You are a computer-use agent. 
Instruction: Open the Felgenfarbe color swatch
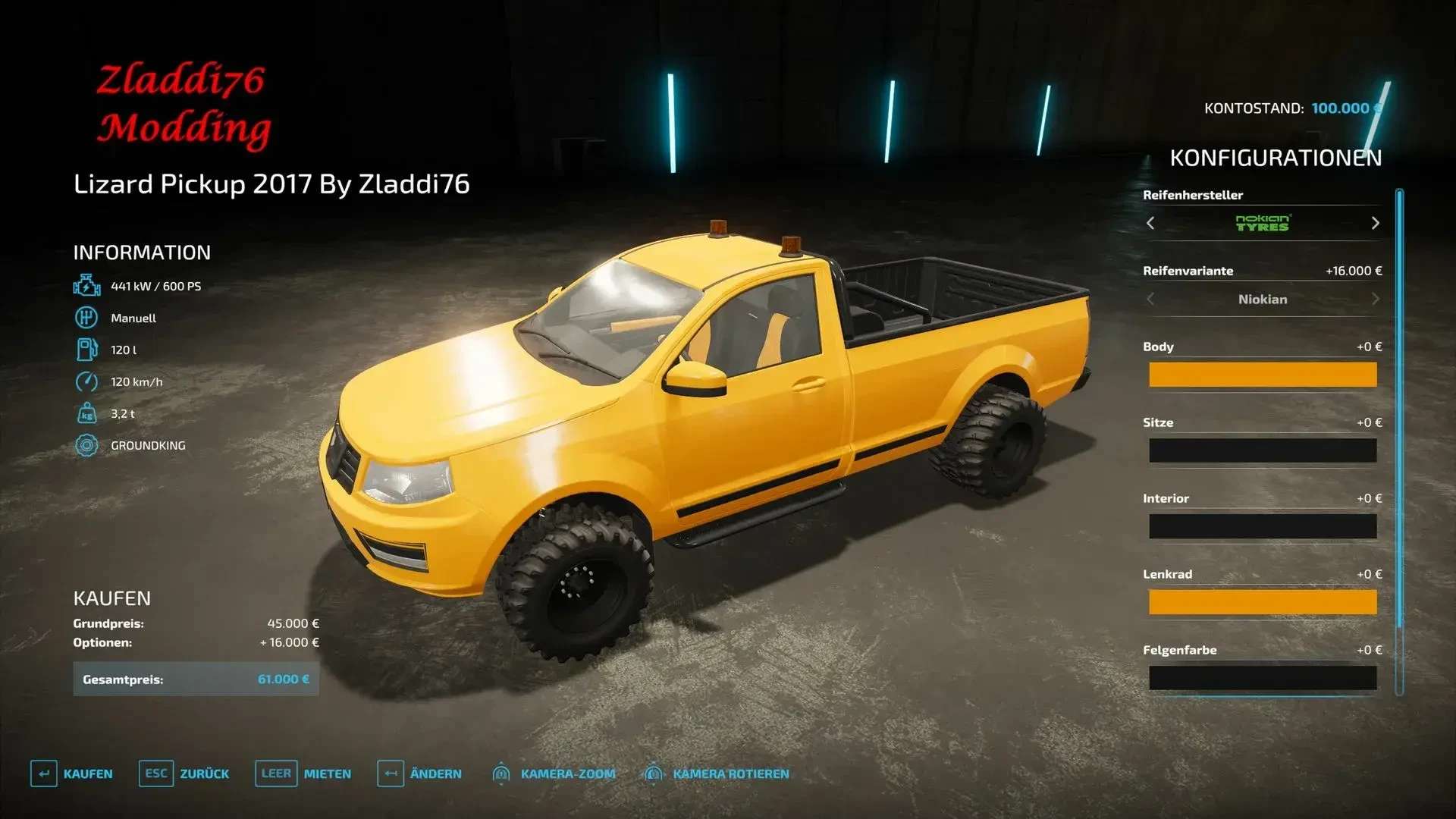1262,678
